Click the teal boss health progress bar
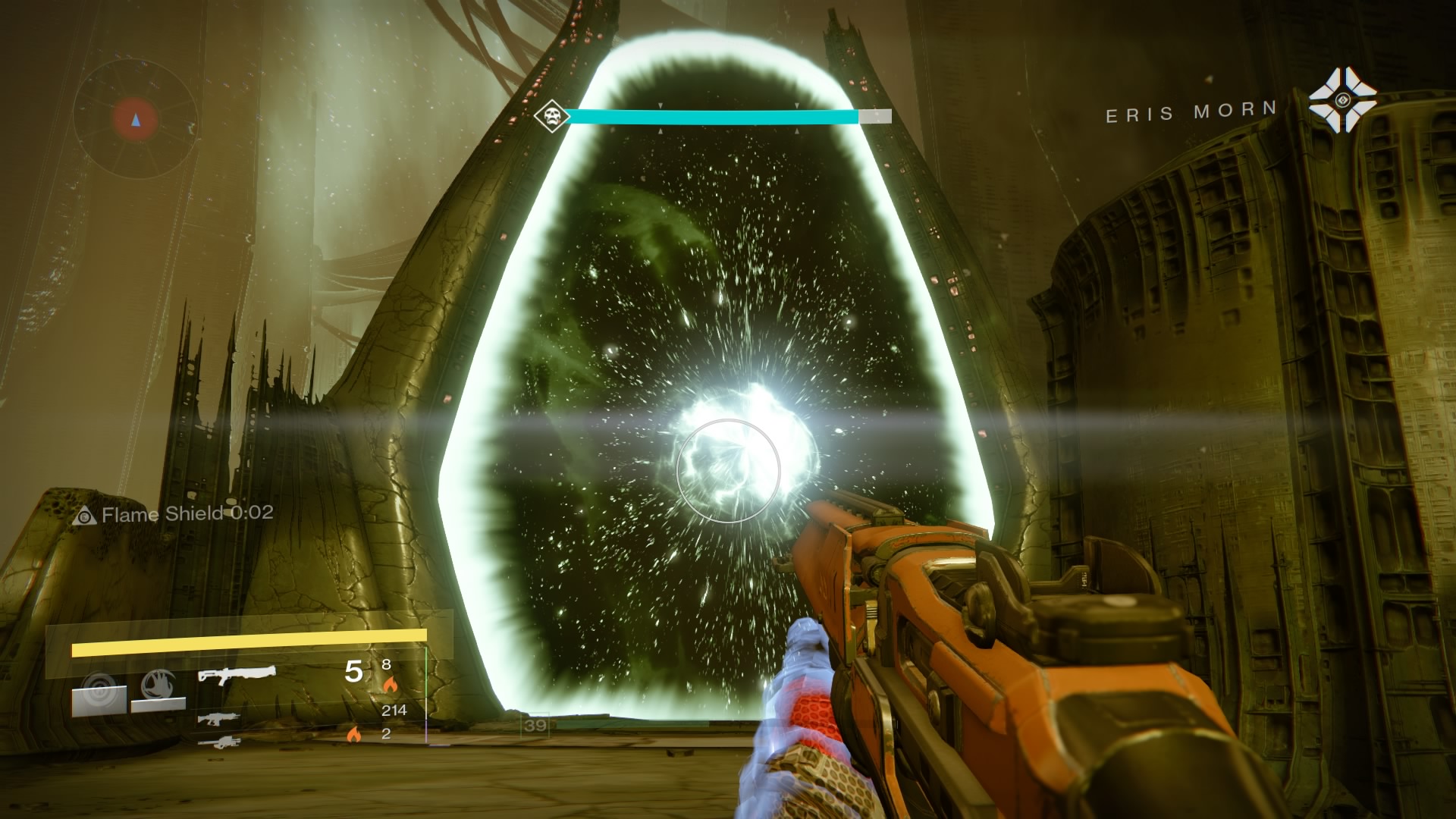Image resolution: width=1456 pixels, height=819 pixels. (x=713, y=118)
